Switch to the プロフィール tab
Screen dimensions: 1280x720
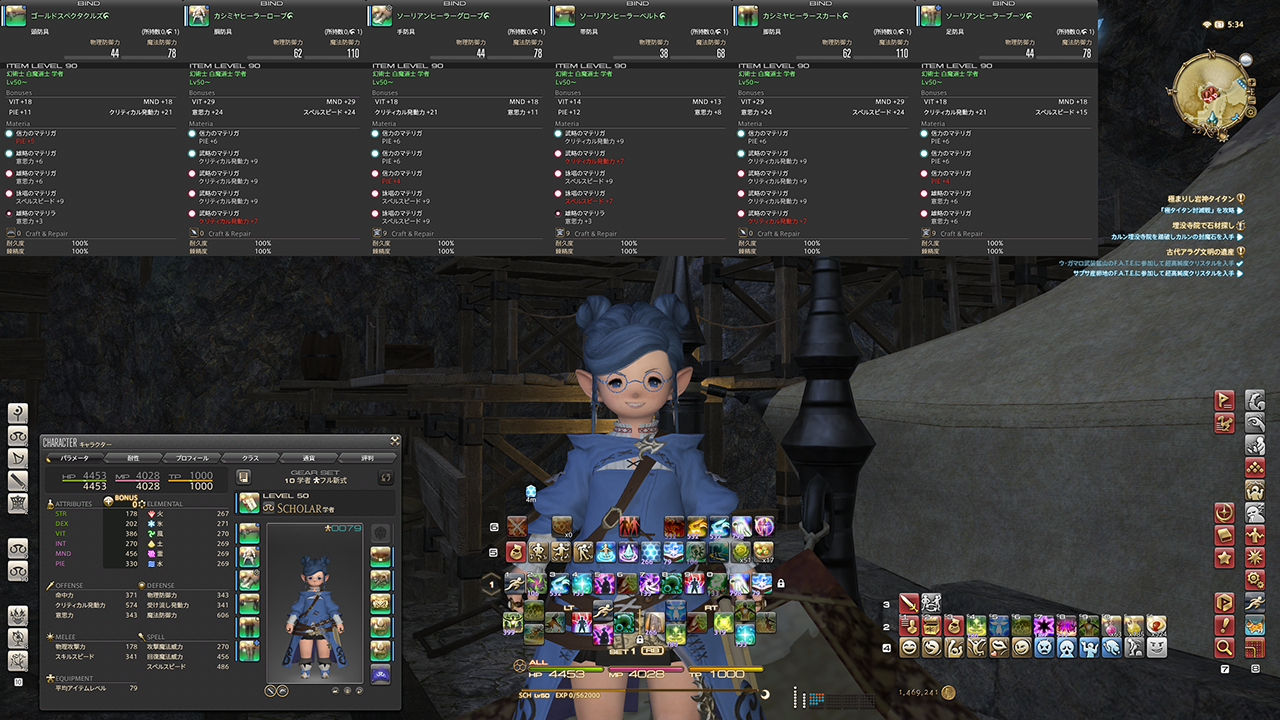(x=192, y=458)
